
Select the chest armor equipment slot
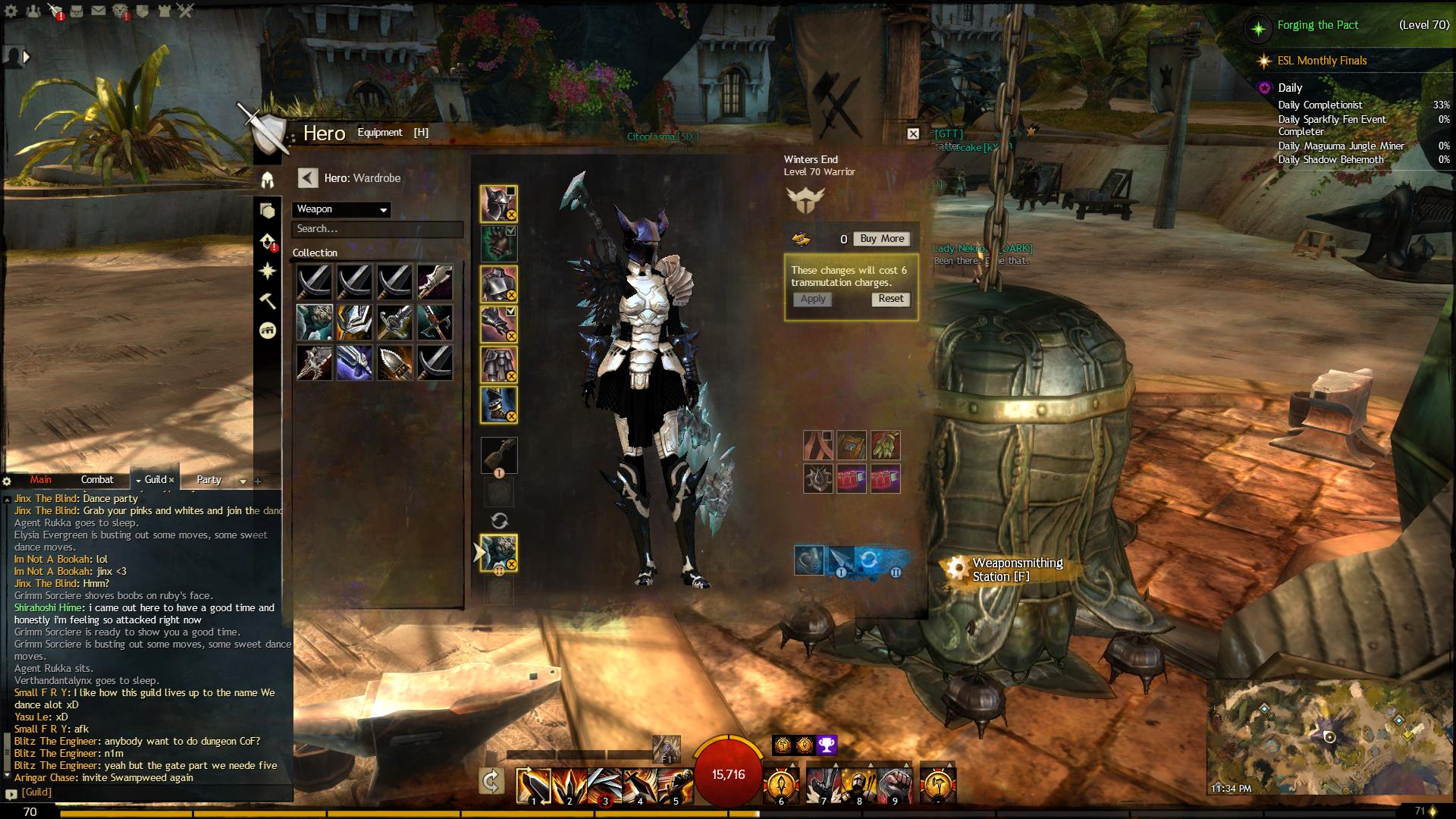[498, 284]
